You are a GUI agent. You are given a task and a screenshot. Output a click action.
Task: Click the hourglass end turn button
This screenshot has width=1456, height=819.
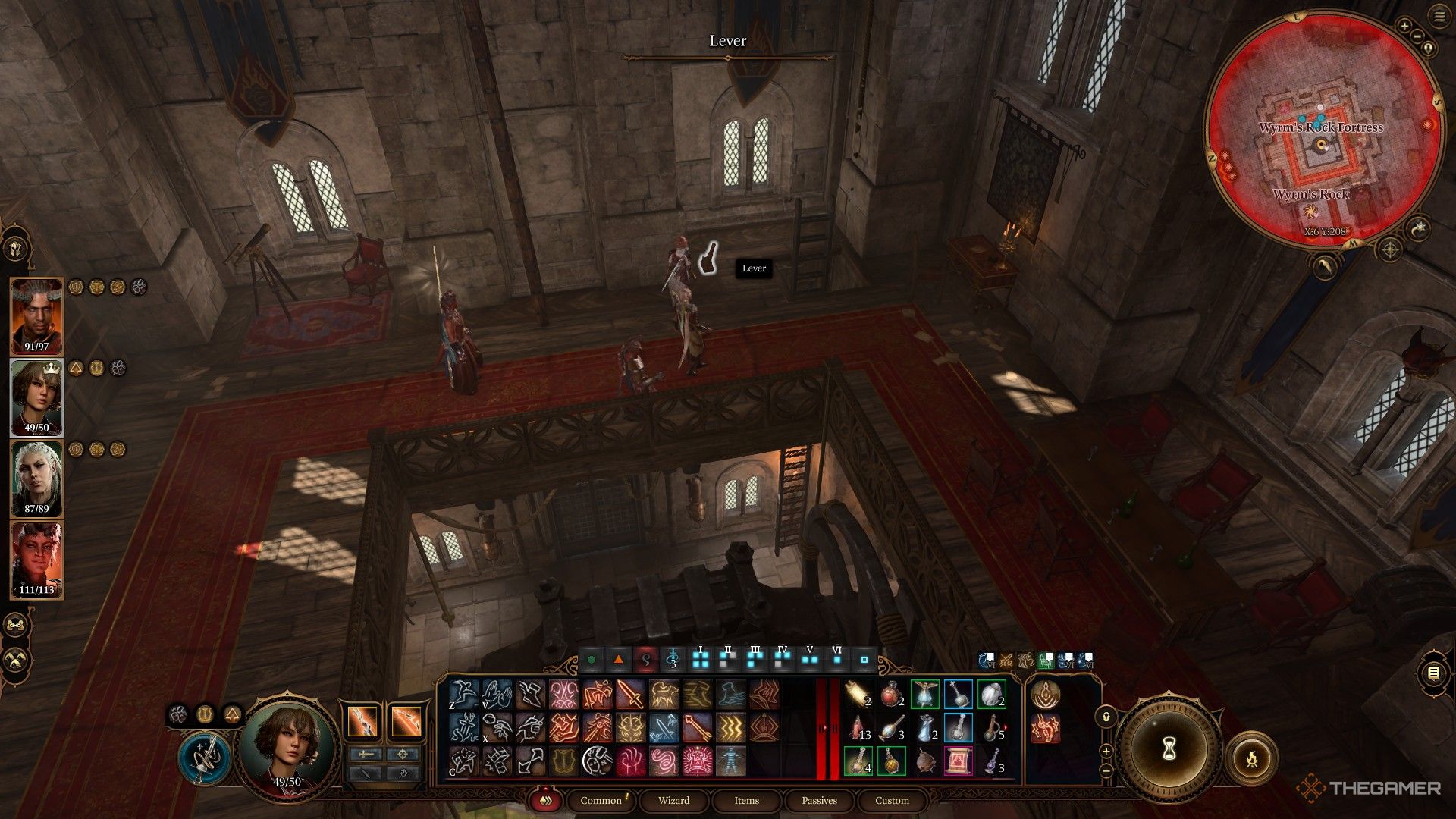coord(1168,749)
